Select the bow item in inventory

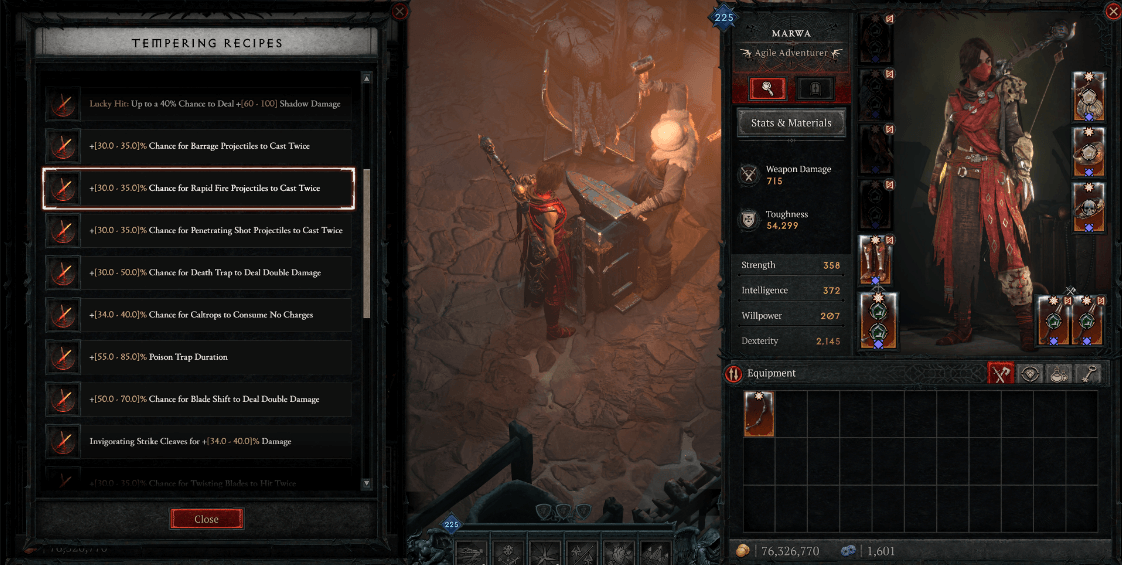point(759,414)
